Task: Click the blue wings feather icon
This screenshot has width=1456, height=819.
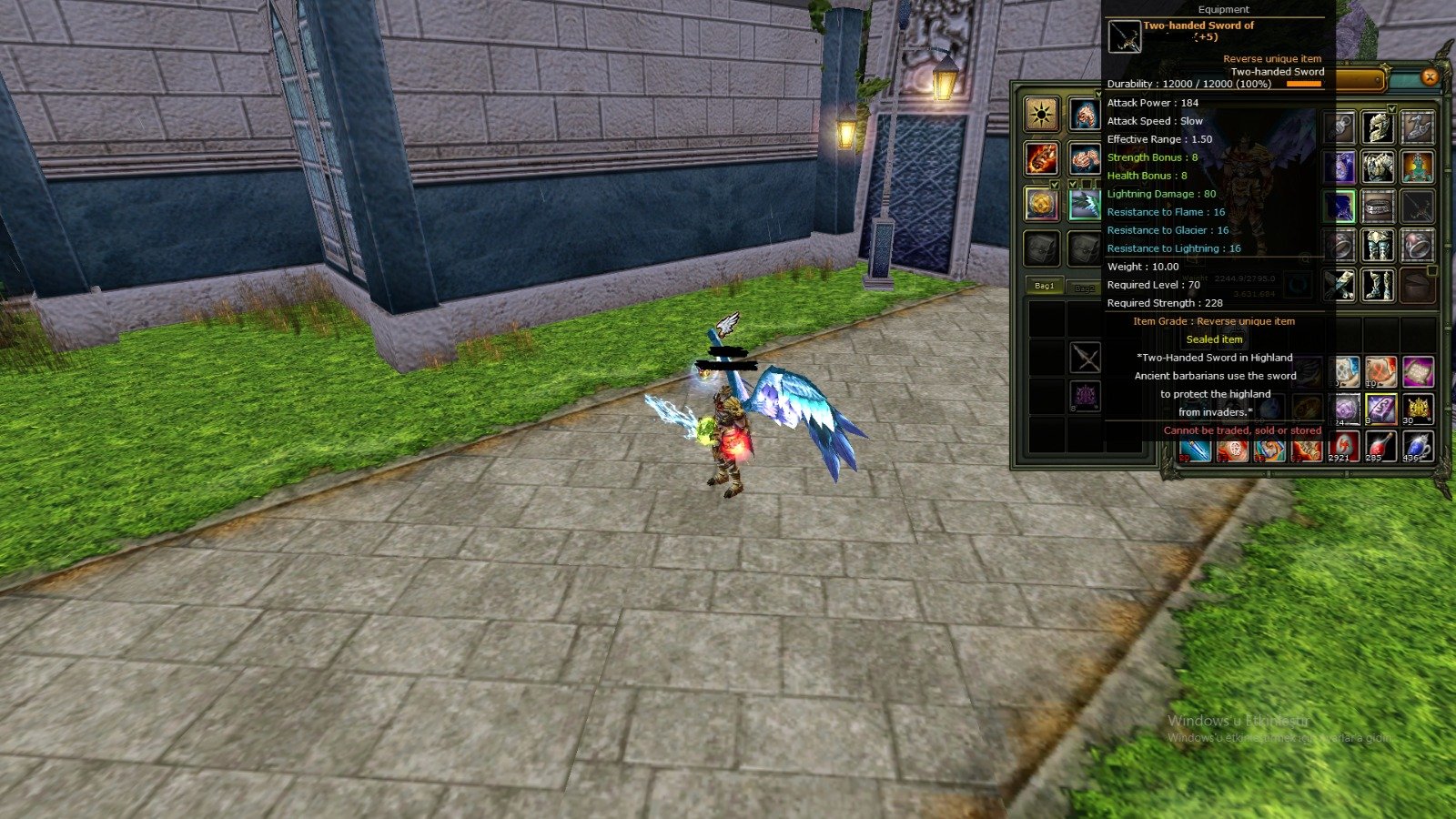Action: tap(1084, 204)
